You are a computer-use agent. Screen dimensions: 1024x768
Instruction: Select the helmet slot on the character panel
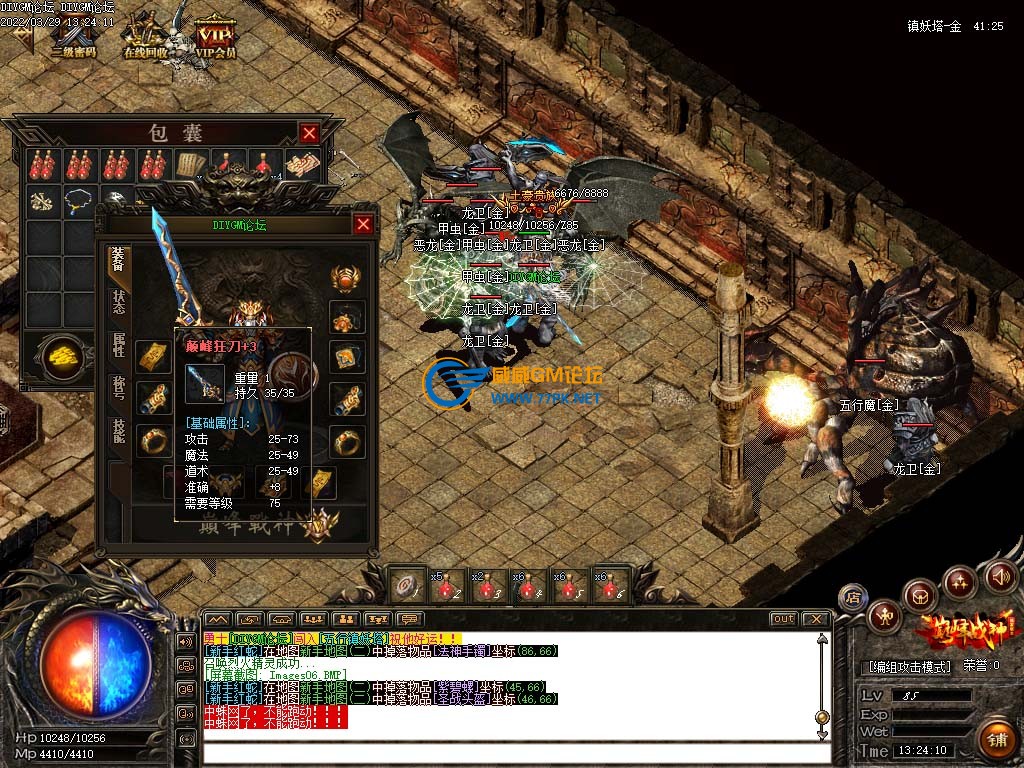(347, 277)
